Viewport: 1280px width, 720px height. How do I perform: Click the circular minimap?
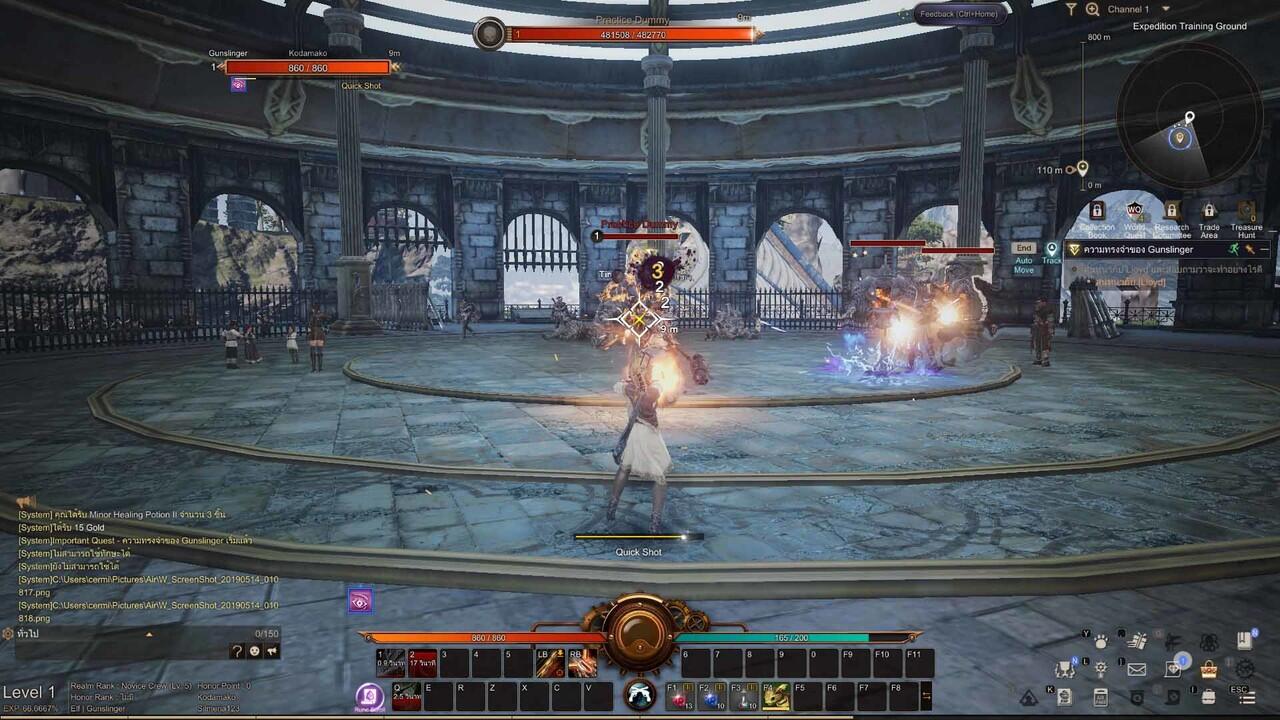1189,129
